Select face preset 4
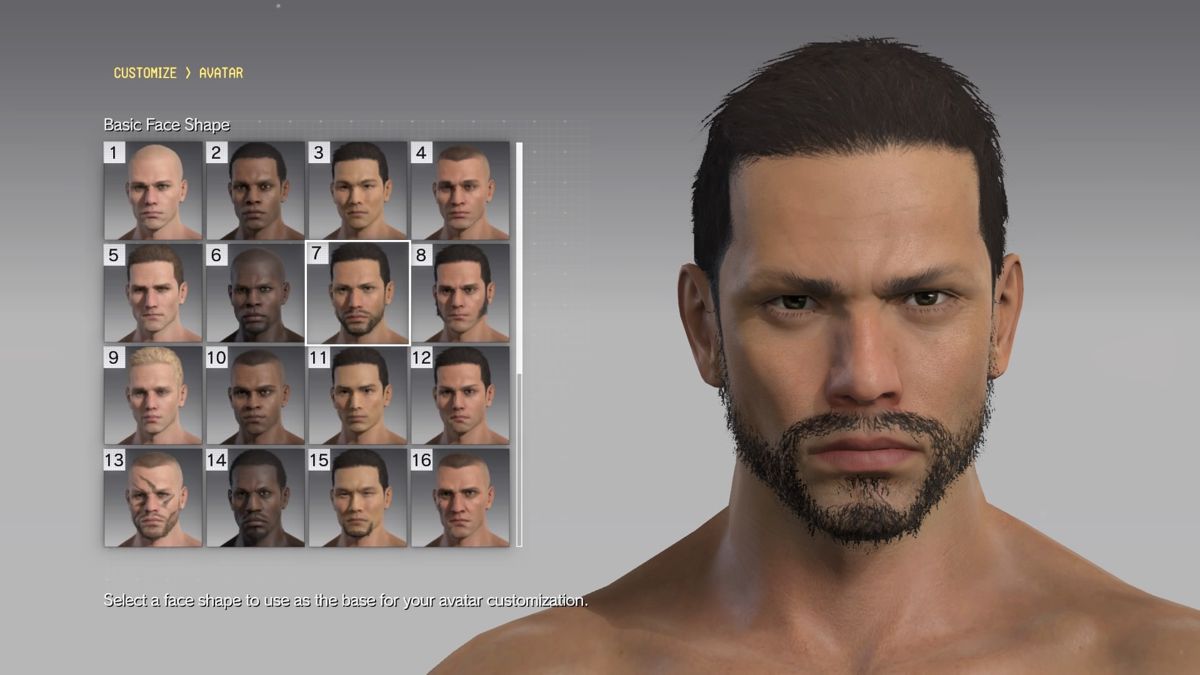The width and height of the screenshot is (1200, 675). (460, 190)
